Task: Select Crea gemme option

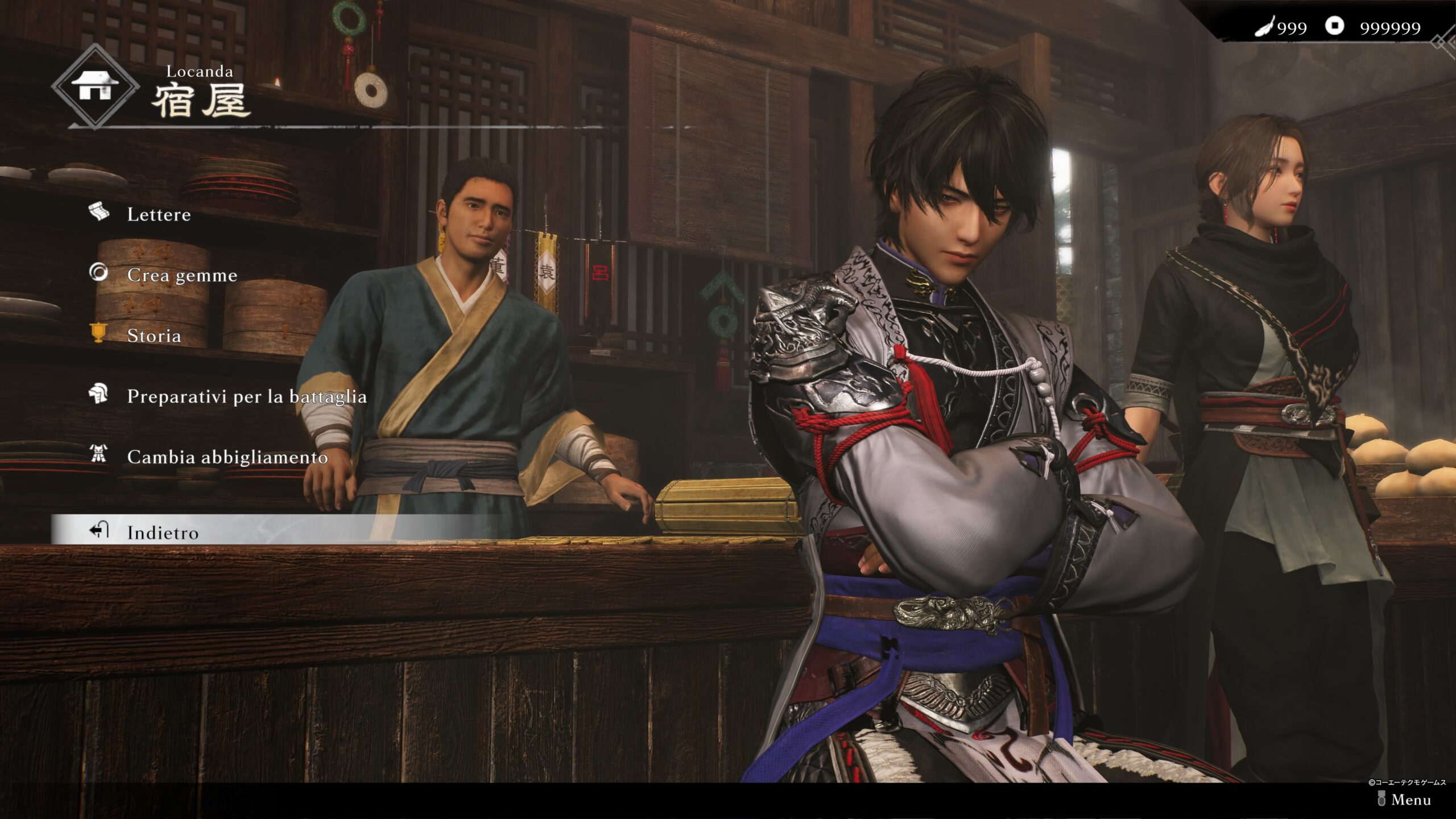Action: coord(181,275)
